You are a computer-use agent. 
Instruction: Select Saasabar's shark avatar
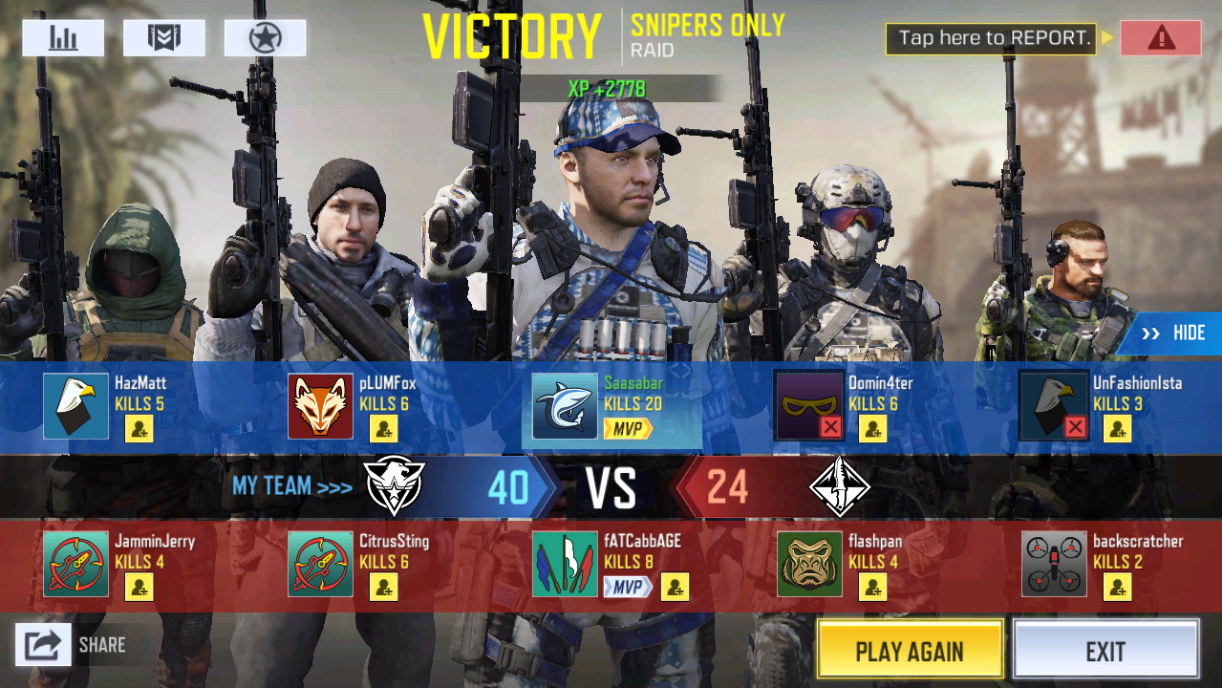(x=565, y=407)
